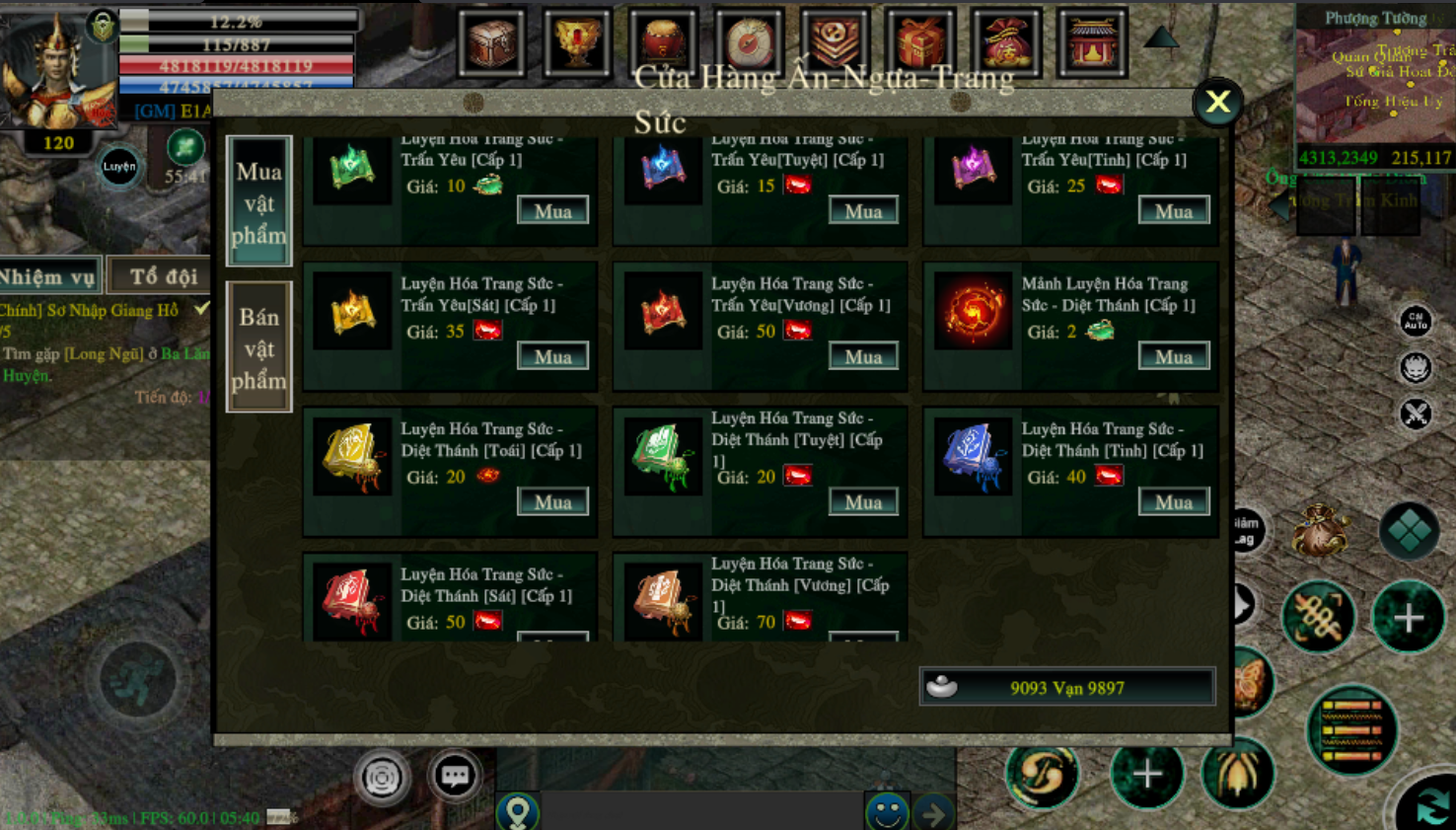Viewport: 1456px width, 830px height.
Task: Open the treasure chest icon in top bar
Action: (491, 41)
